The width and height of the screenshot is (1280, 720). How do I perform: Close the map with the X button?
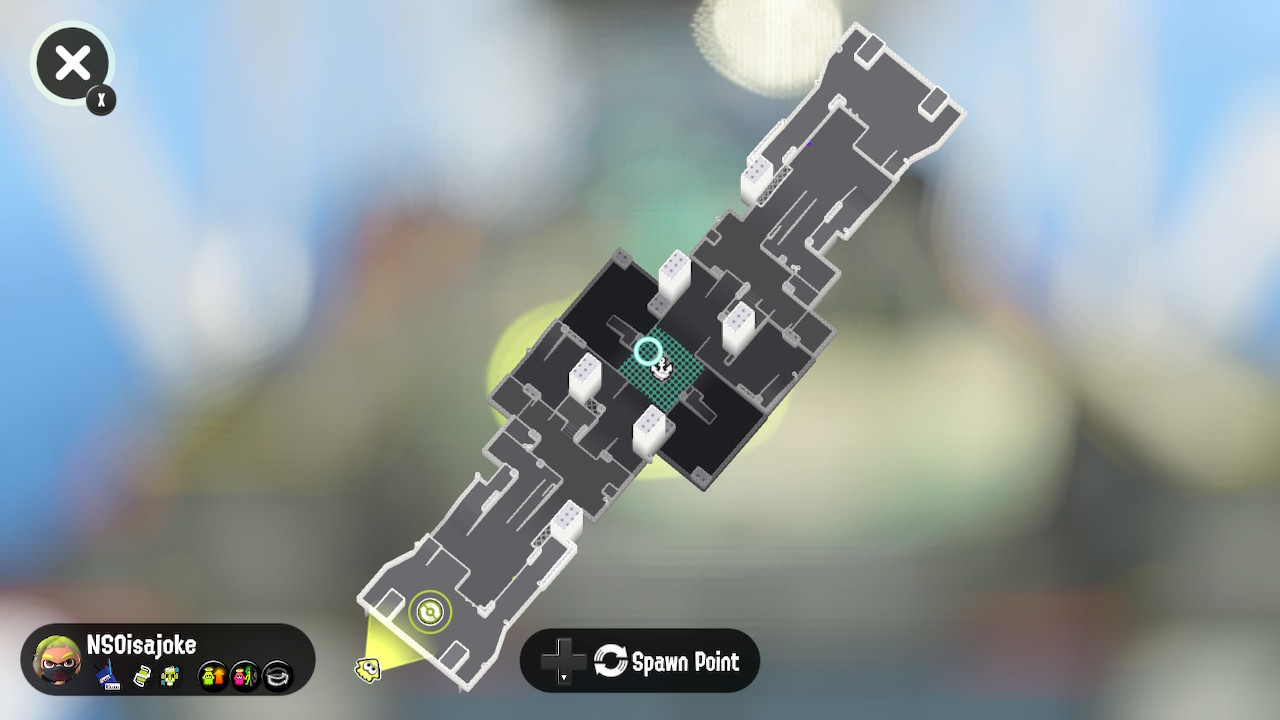coord(72,64)
